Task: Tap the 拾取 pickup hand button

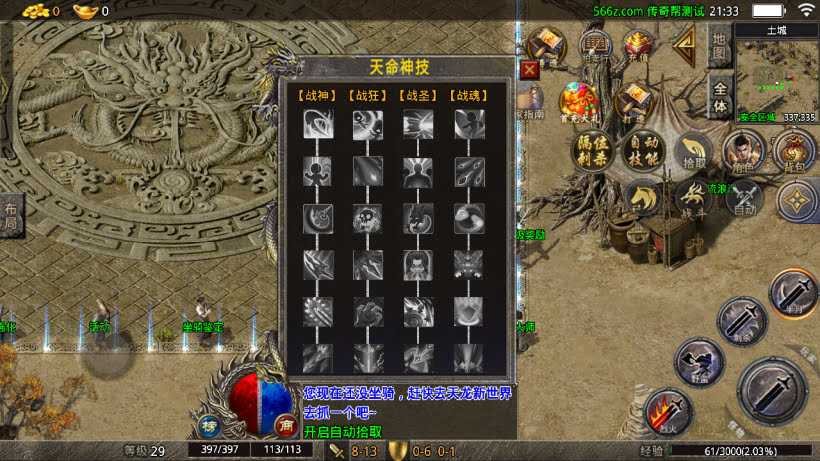Action: 693,152
